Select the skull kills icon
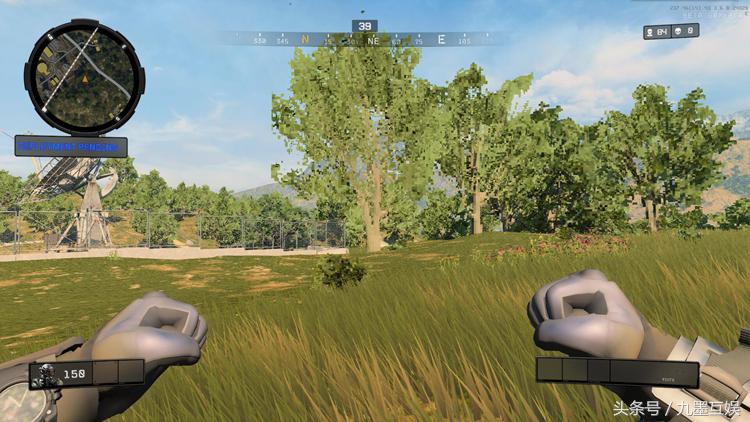The image size is (750, 422). point(676,32)
